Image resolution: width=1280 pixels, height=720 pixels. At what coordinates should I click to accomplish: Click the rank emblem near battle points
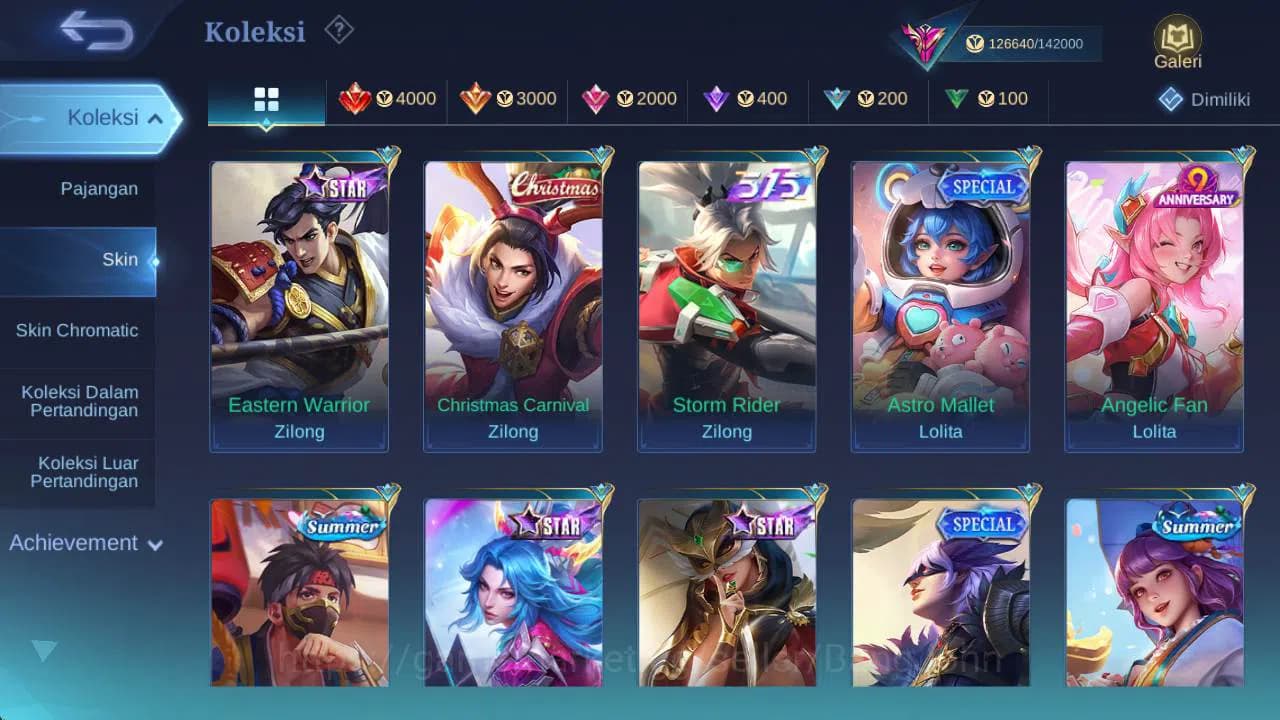(x=925, y=42)
